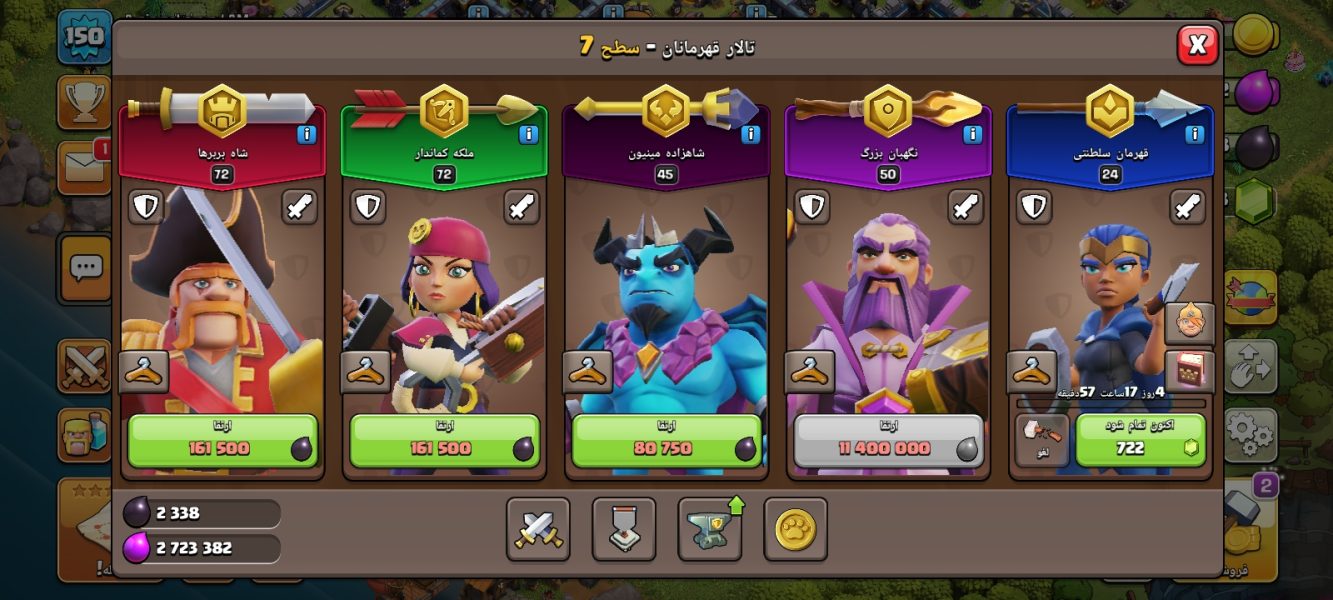Upgrade the Archer Queen for 161 500
The image size is (1333, 600).
[x=445, y=441]
